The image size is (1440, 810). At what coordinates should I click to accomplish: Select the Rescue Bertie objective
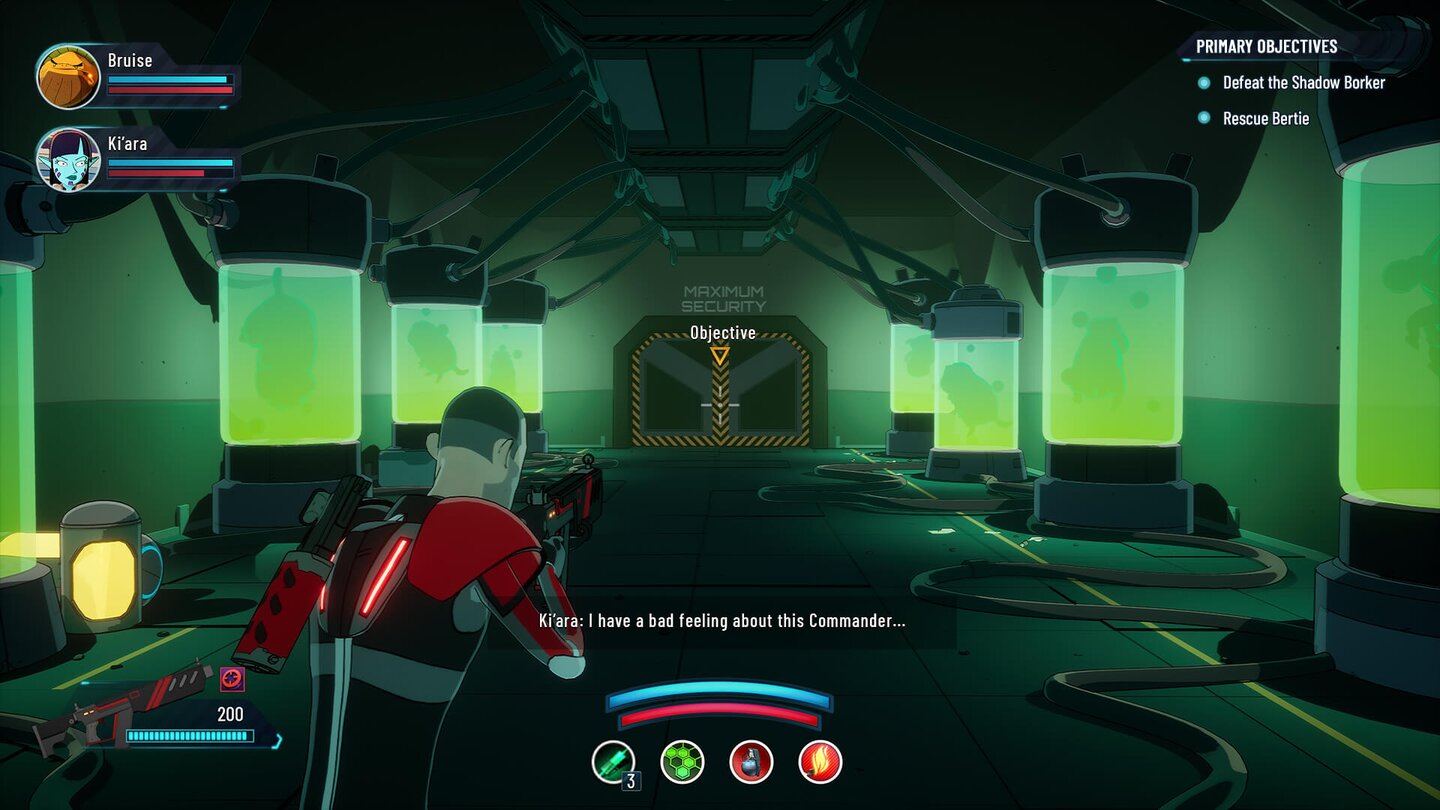1265,119
